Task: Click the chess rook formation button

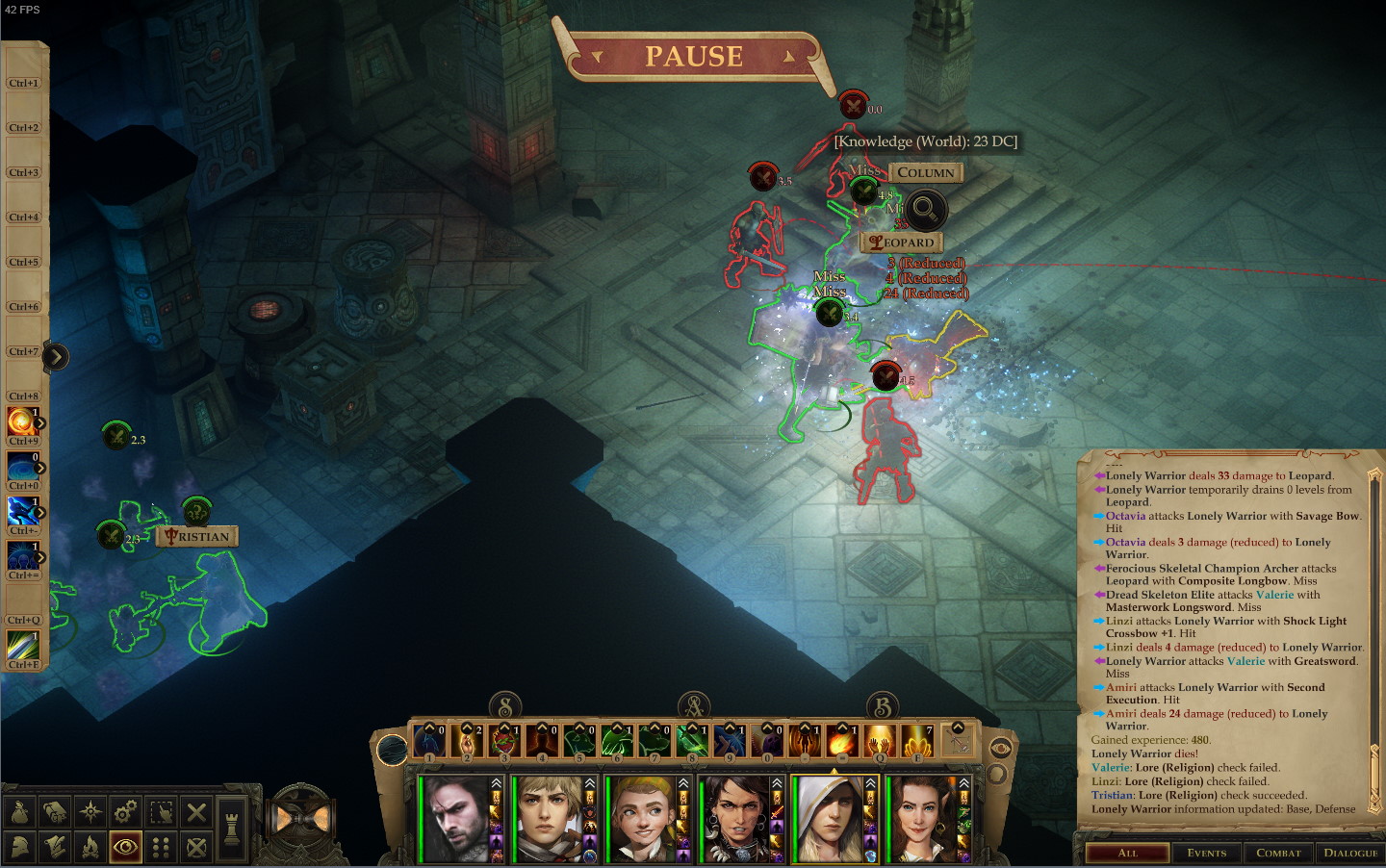Action: pos(232,828)
